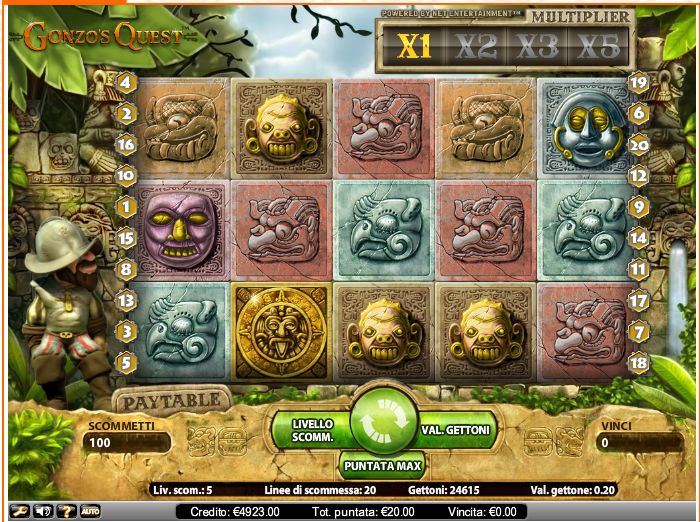
Task: Adjust coin value with Val. Gettoni
Action: click(454, 430)
